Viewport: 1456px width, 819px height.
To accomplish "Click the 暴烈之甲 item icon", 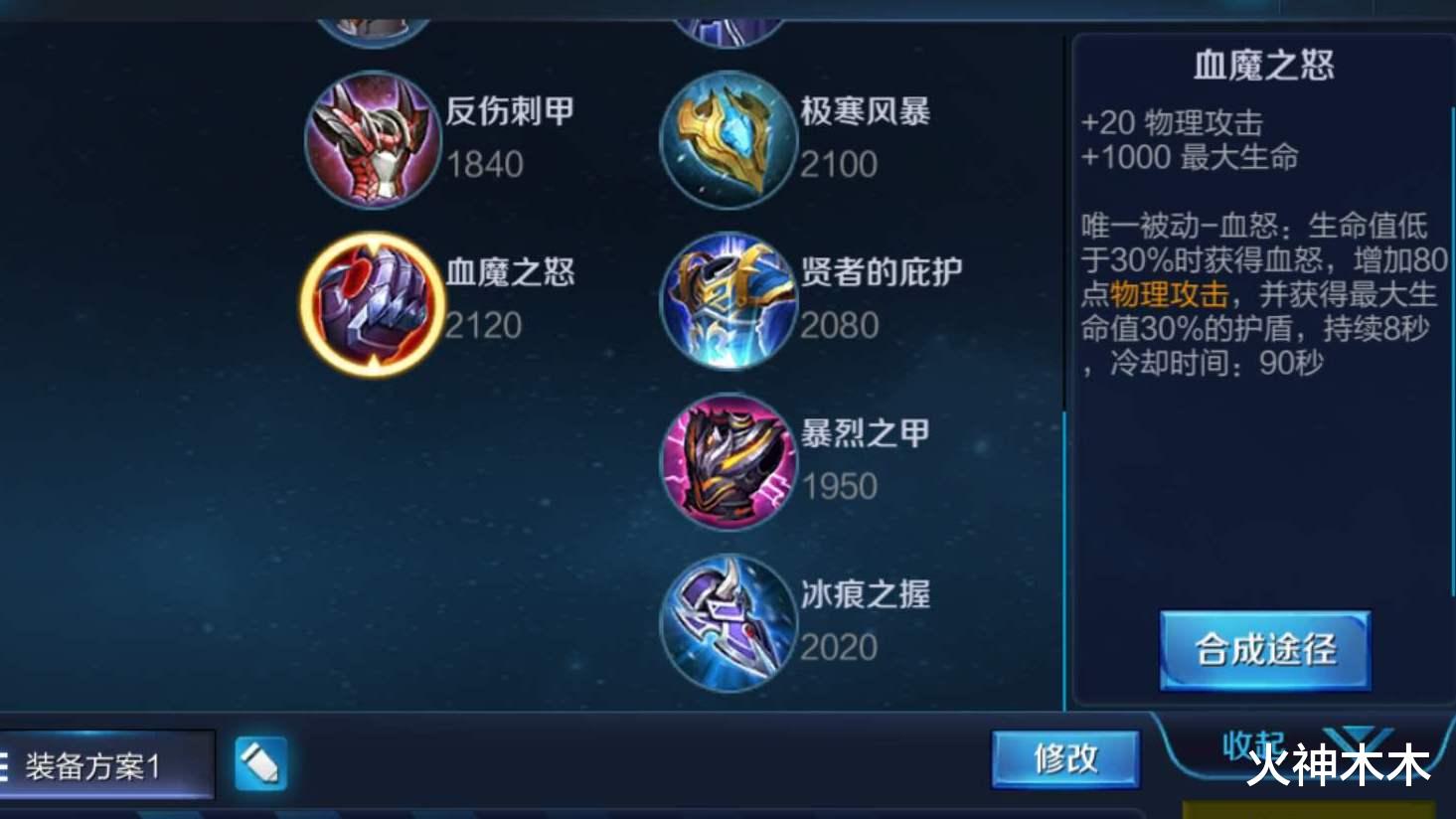I will (x=728, y=460).
